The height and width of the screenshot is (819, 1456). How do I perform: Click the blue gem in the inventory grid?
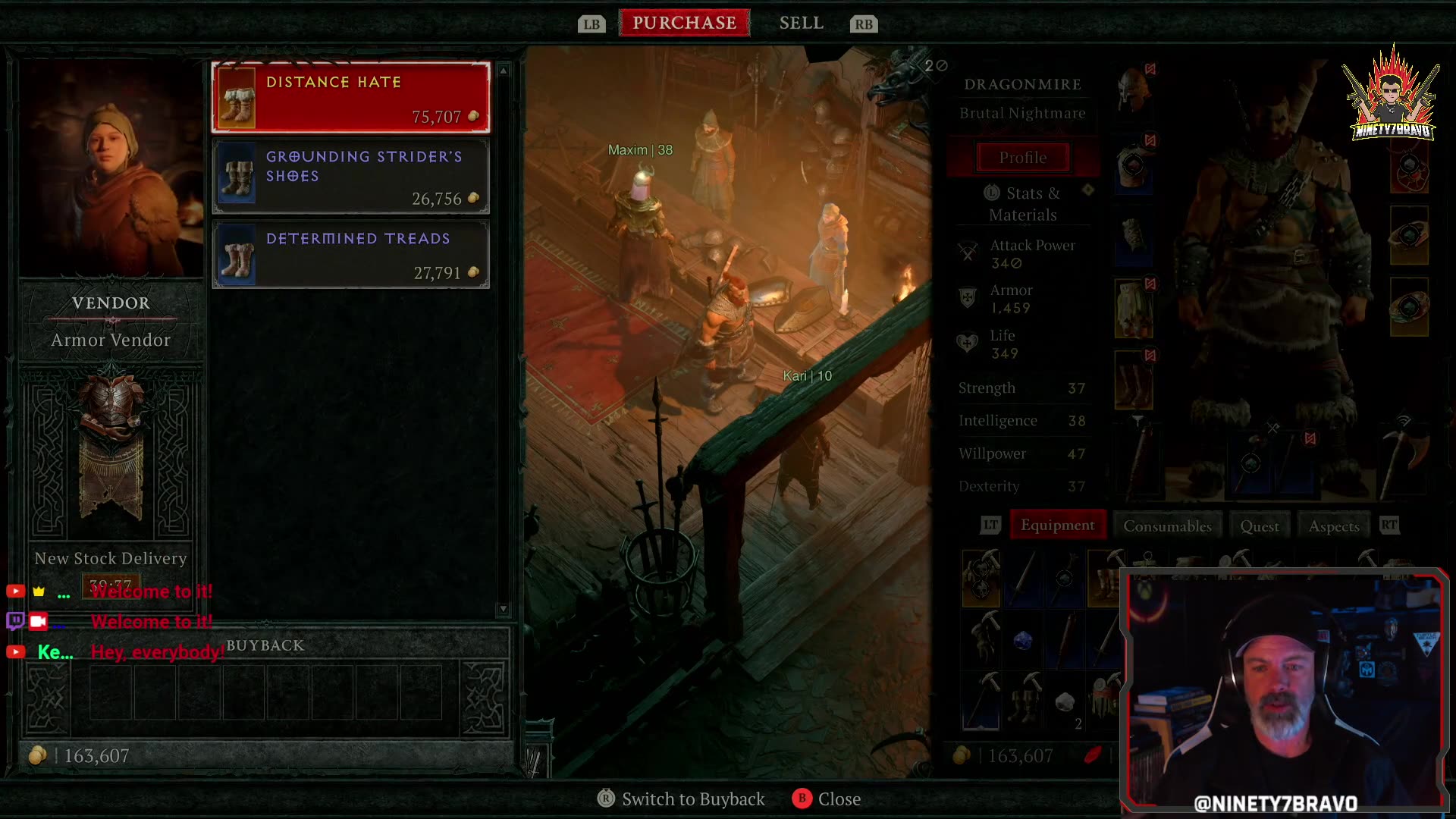pos(1023,641)
